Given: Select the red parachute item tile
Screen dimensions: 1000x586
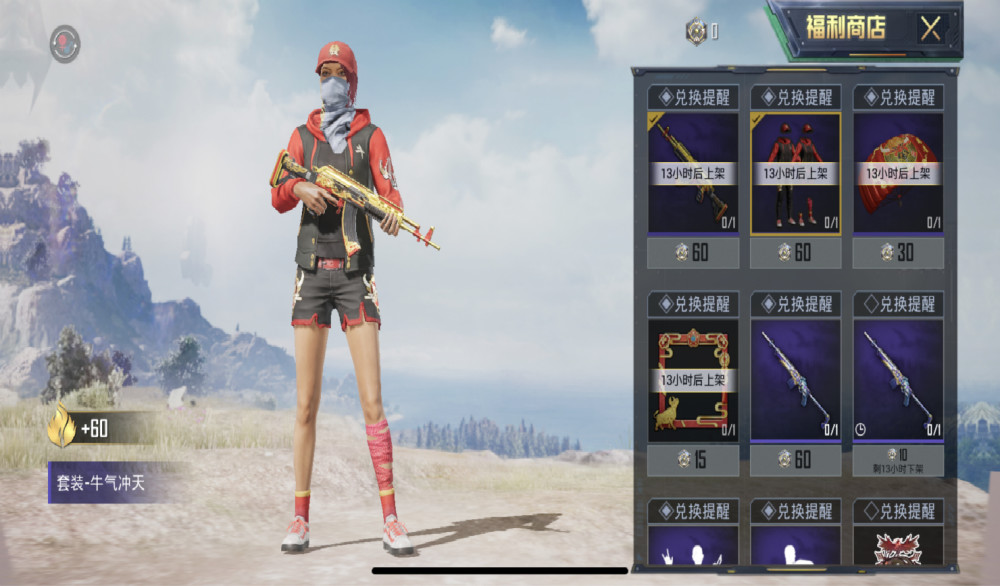Looking at the screenshot, I should click(x=898, y=173).
